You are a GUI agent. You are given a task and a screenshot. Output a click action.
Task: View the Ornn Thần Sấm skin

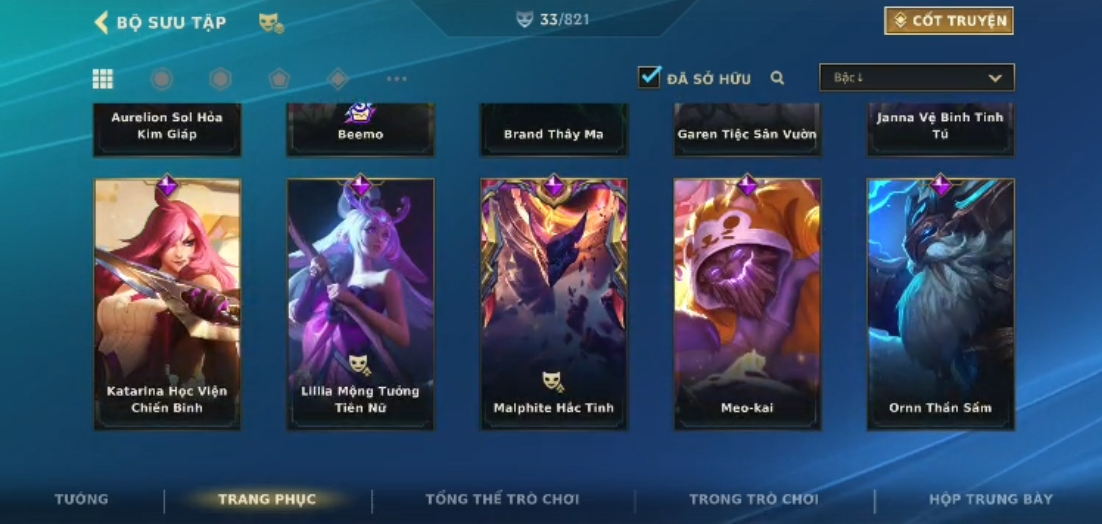(x=940, y=304)
